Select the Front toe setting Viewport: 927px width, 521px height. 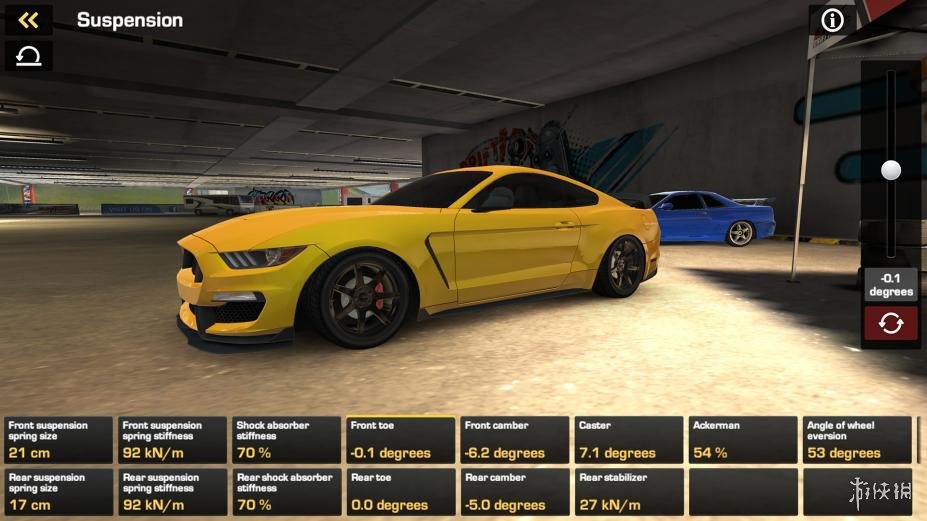(401, 440)
